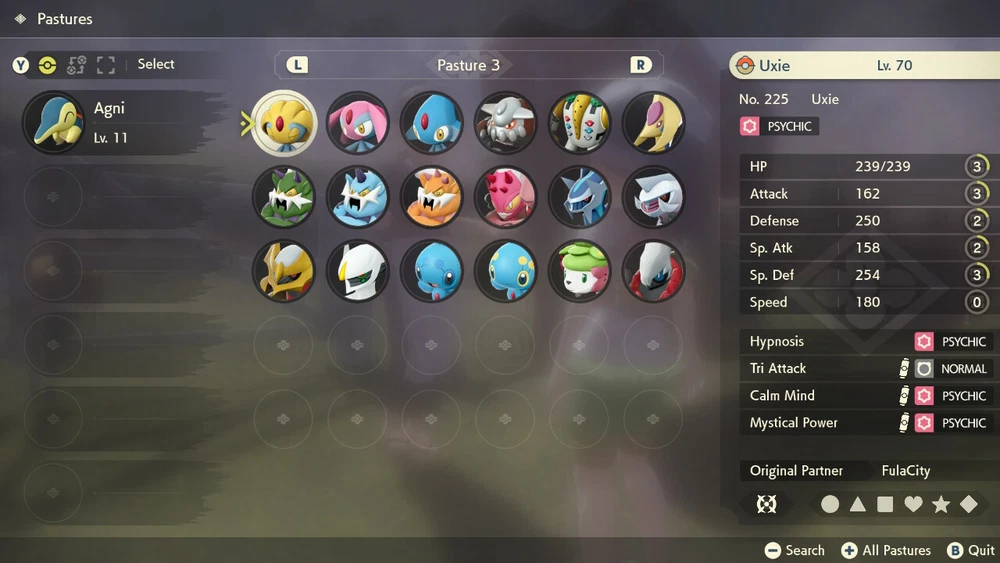Screen dimensions: 1000x563
Task: Select the Heatran pasture slot
Action: (506, 123)
